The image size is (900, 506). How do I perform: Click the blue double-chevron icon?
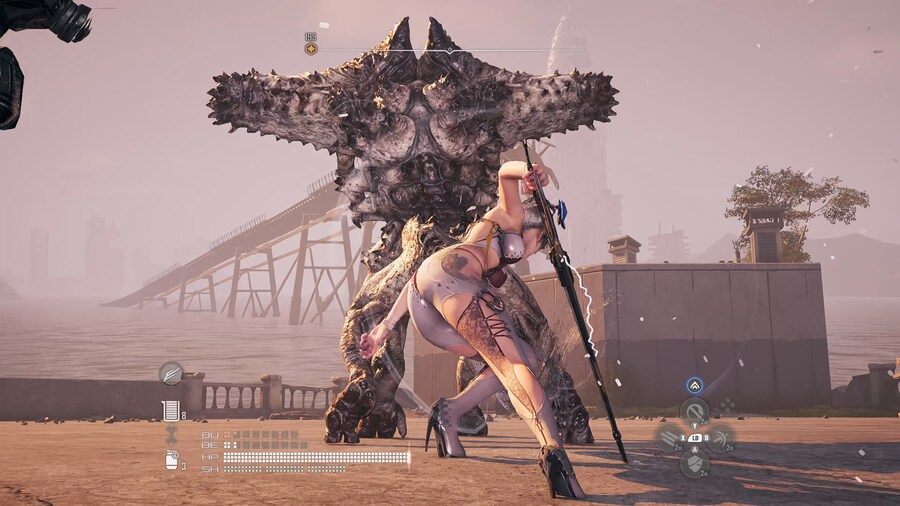tap(694, 385)
